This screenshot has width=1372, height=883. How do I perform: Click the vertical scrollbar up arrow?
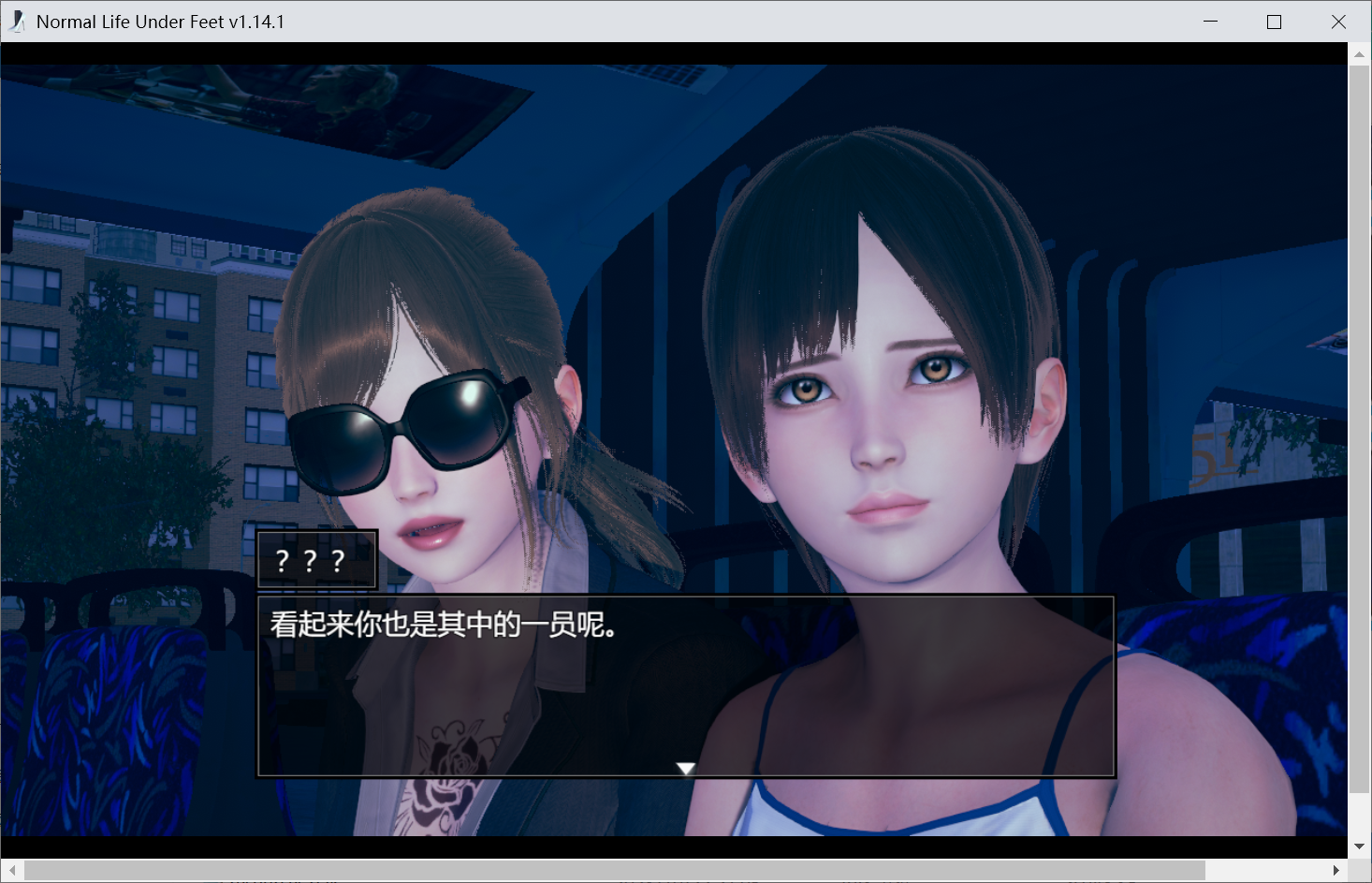1359,53
